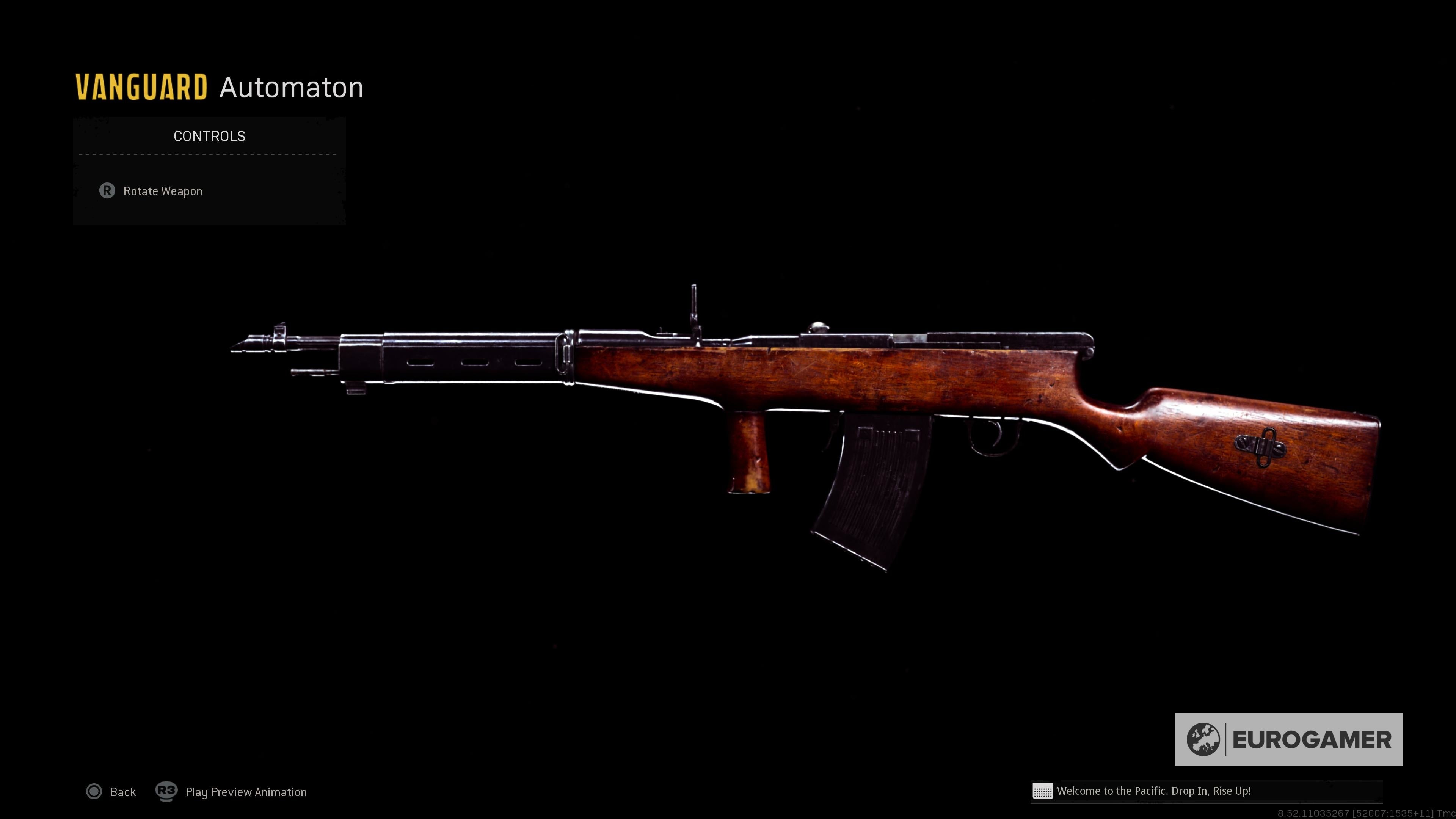Screen dimensions: 1456x819
Task: Click the Rotate Weapon label
Action: pos(163,191)
